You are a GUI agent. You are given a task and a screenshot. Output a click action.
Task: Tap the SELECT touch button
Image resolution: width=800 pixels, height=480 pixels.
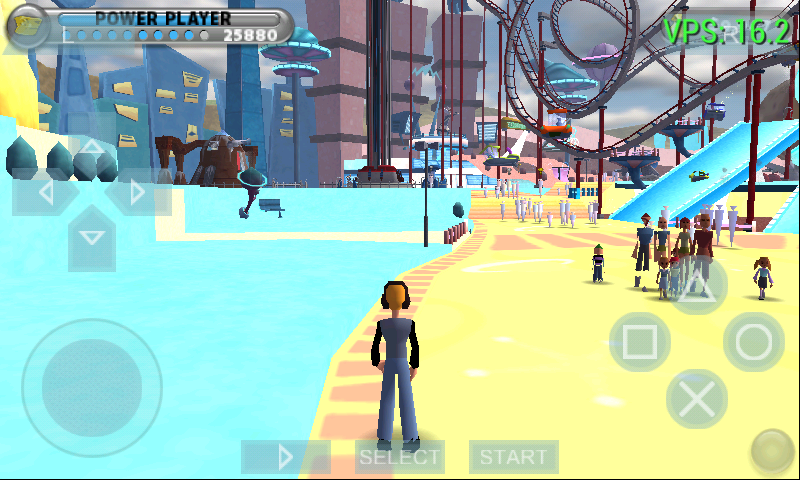[x=400, y=457]
